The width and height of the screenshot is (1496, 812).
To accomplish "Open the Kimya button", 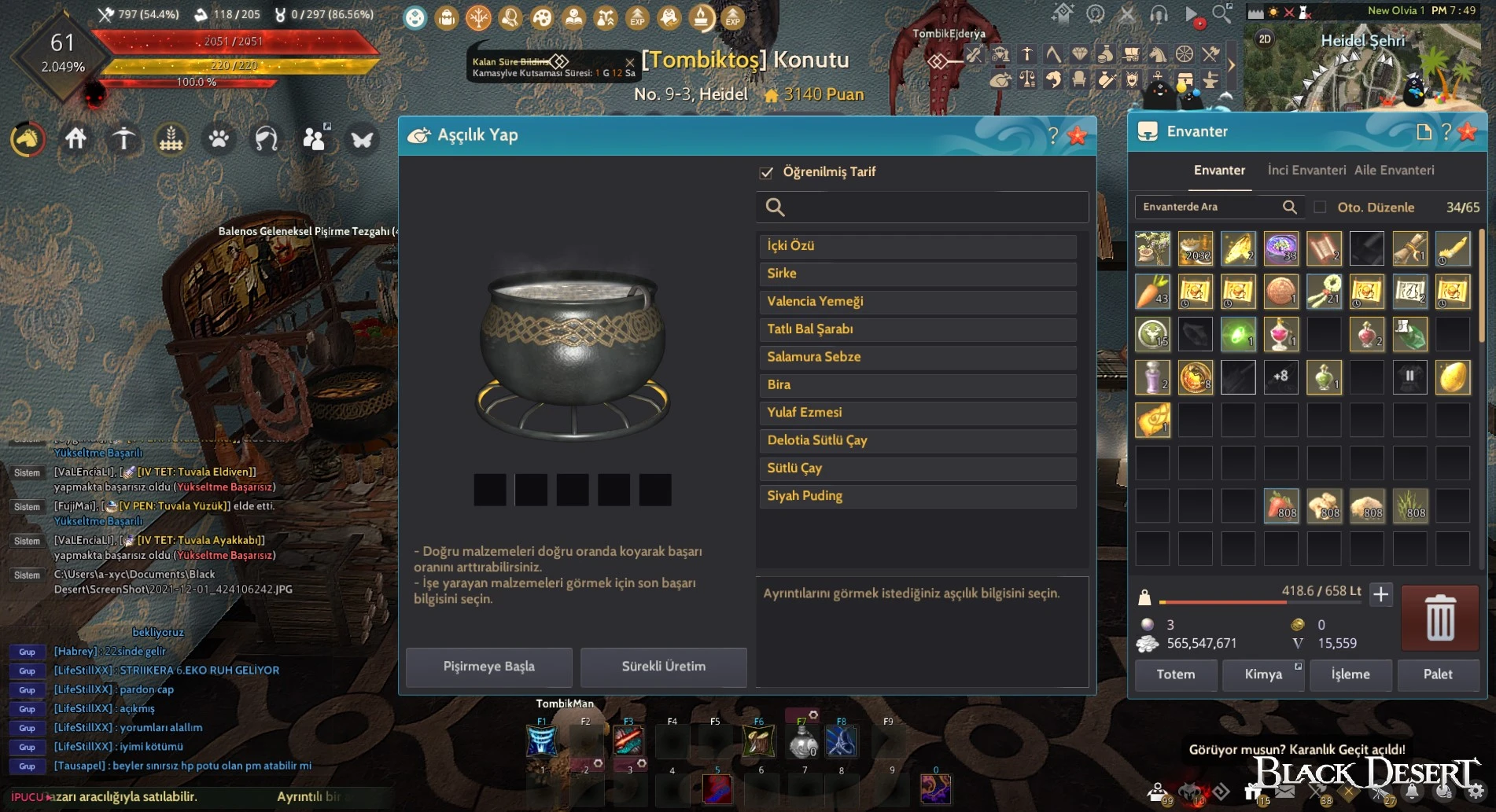I will 1263,674.
